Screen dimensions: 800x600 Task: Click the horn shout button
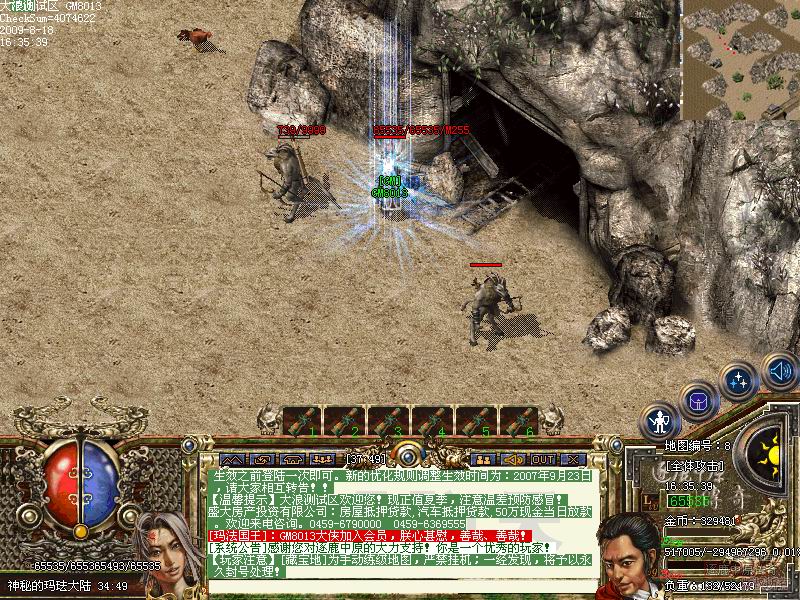[x=513, y=459]
